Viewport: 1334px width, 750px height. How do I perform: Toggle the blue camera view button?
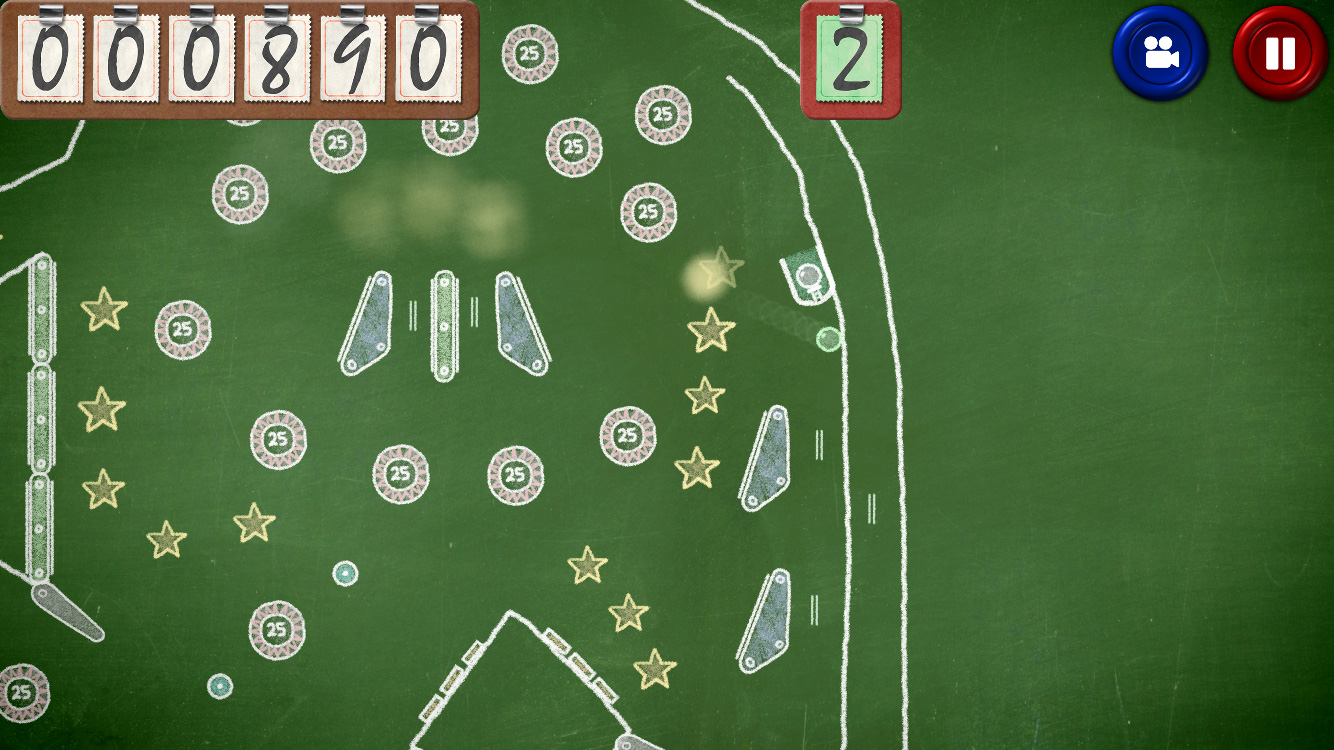[x=1160, y=53]
